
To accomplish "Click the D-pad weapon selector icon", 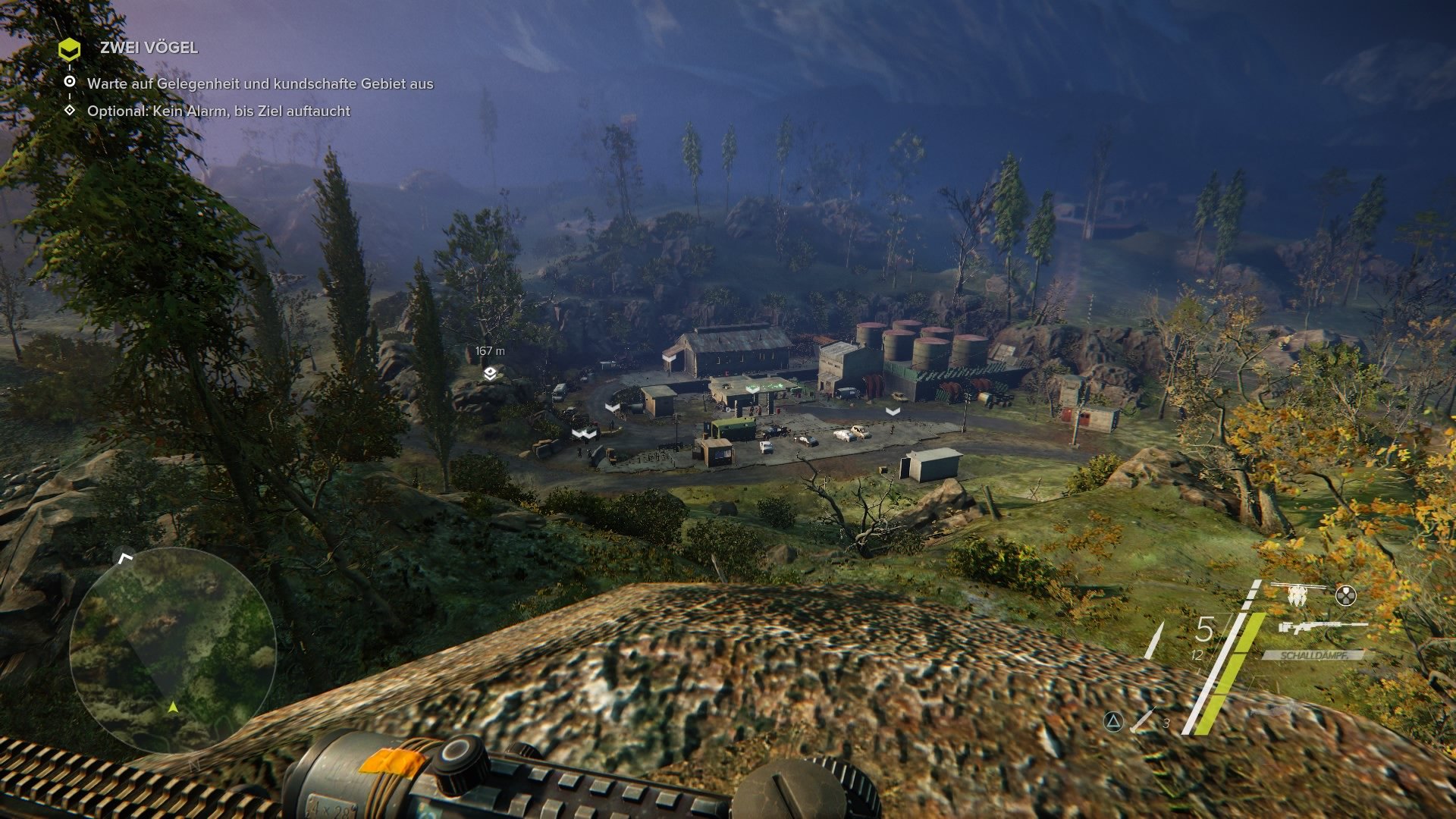I will tap(1346, 595).
